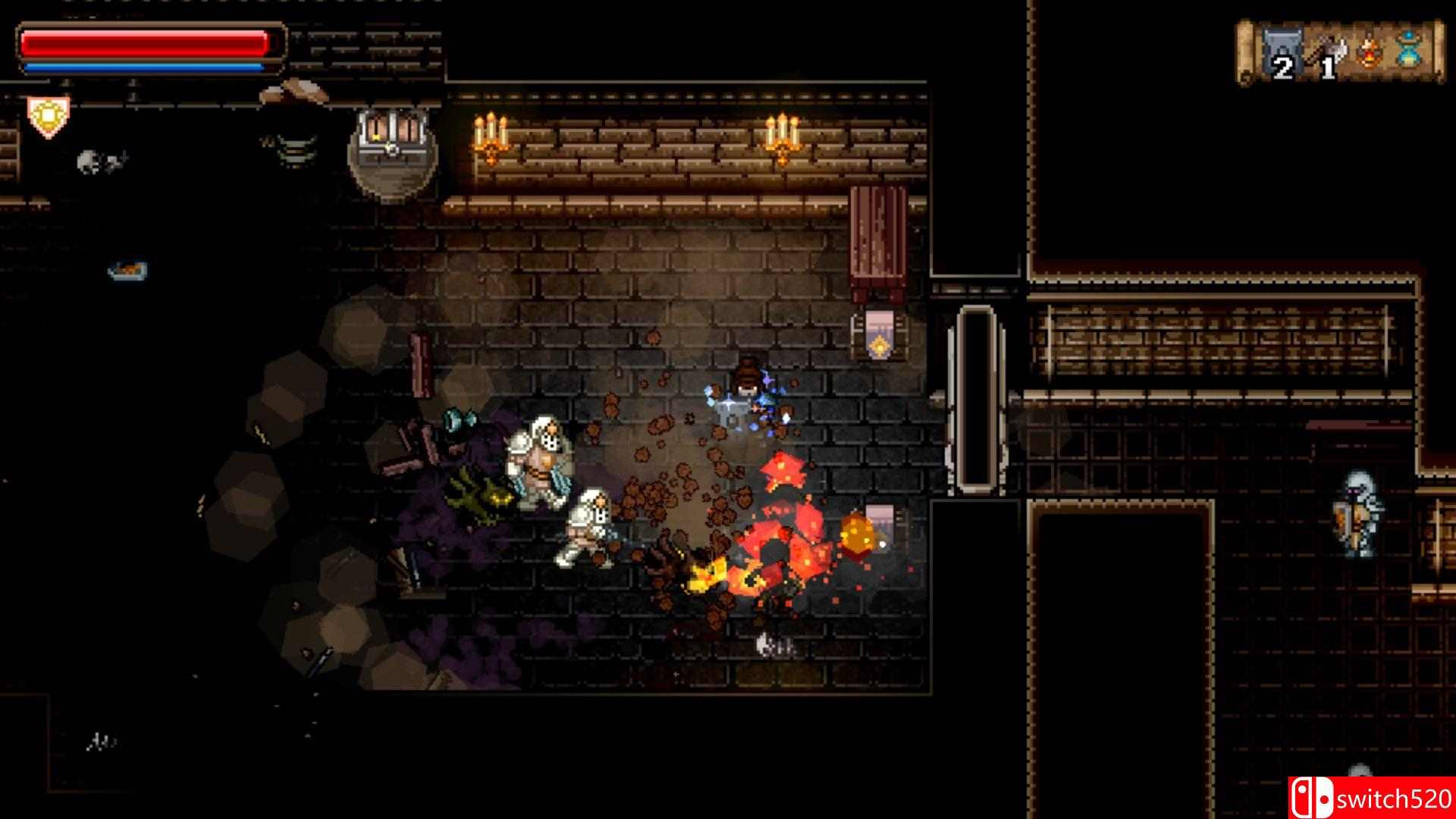Click the tombstone icon showing count 2

tap(1282, 50)
